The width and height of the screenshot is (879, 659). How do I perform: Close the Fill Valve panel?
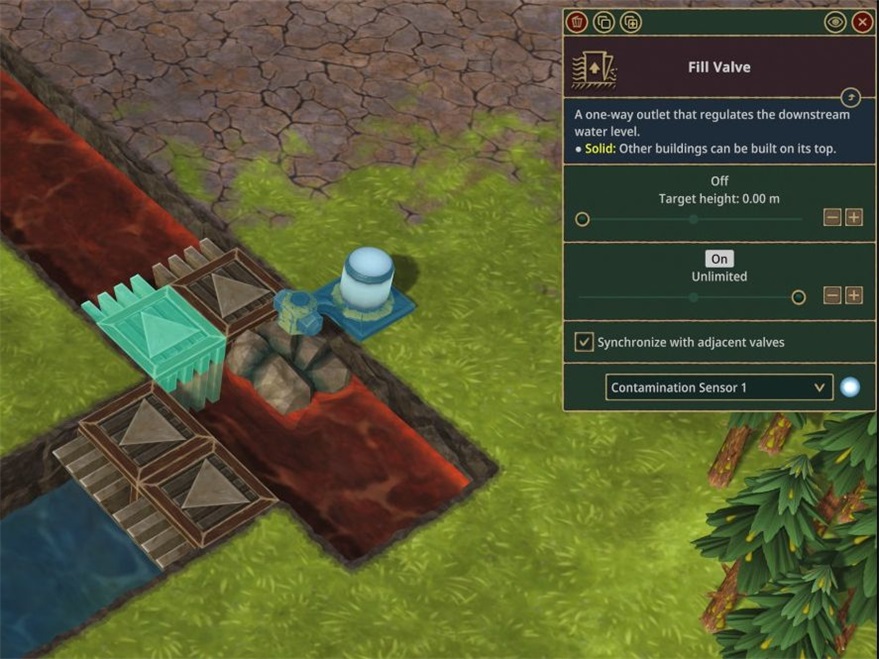coord(862,22)
